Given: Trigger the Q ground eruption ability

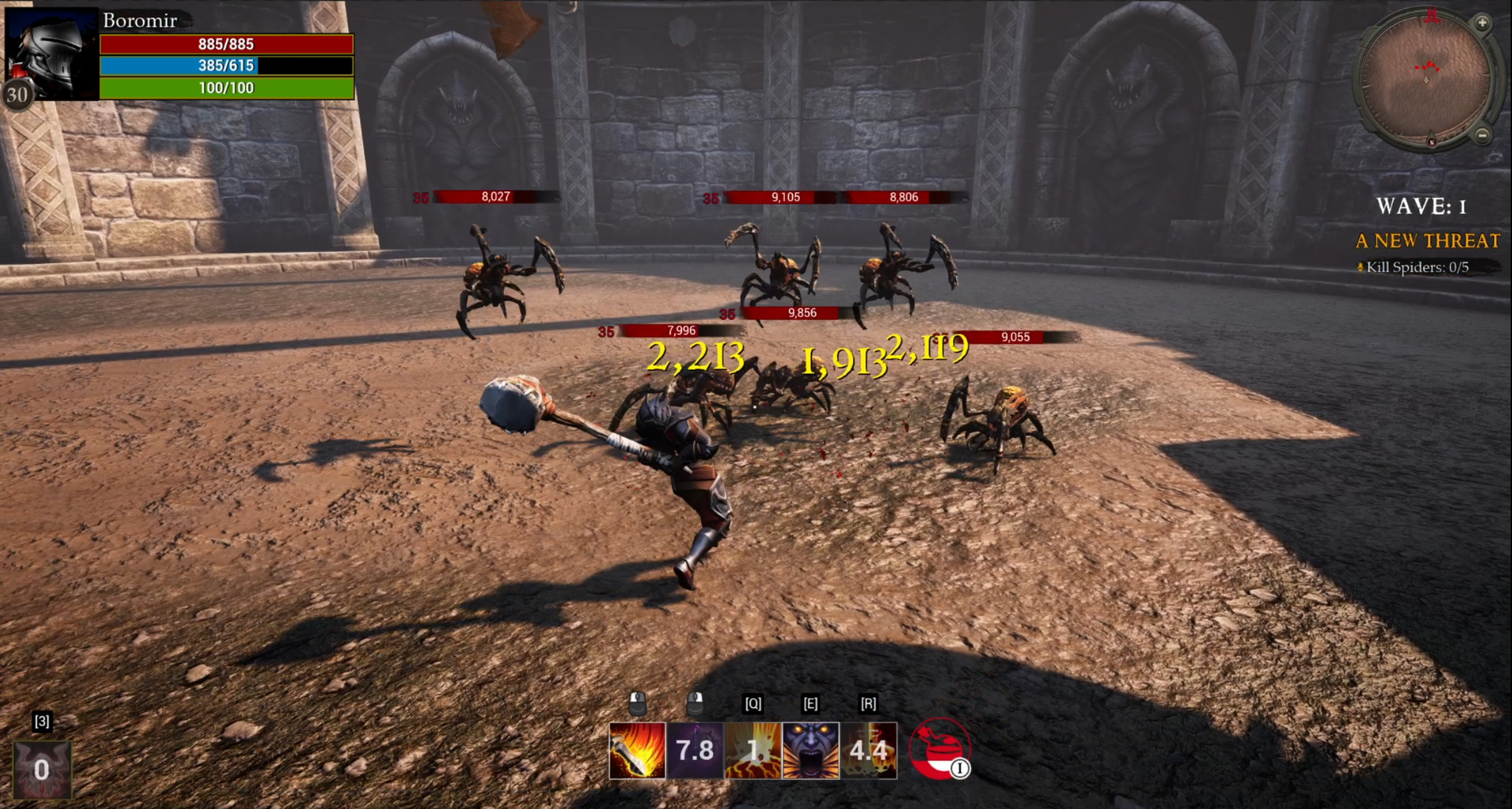Looking at the screenshot, I should pyautogui.click(x=752, y=751).
